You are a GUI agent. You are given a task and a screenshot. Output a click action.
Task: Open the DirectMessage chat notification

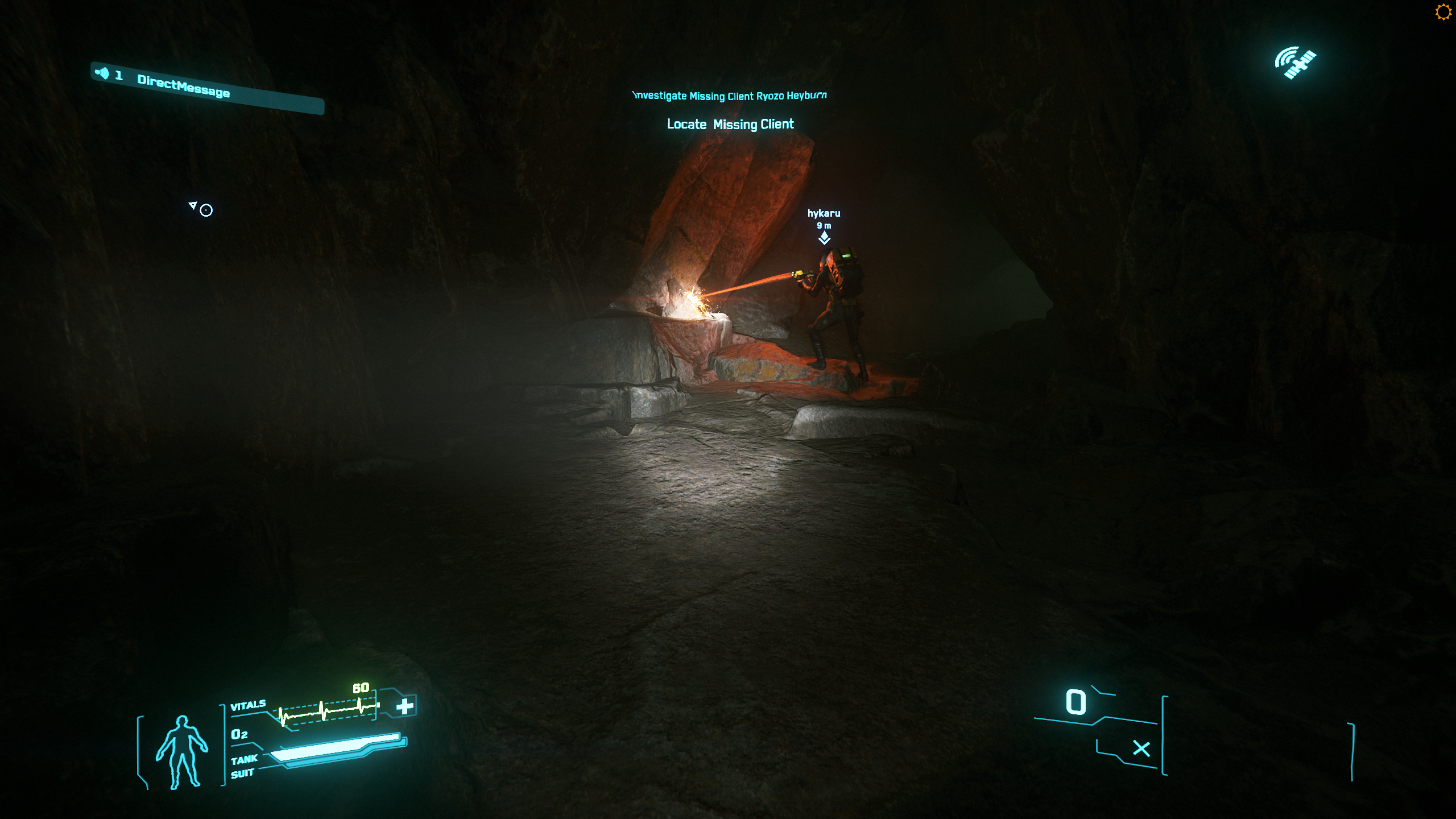[183, 86]
